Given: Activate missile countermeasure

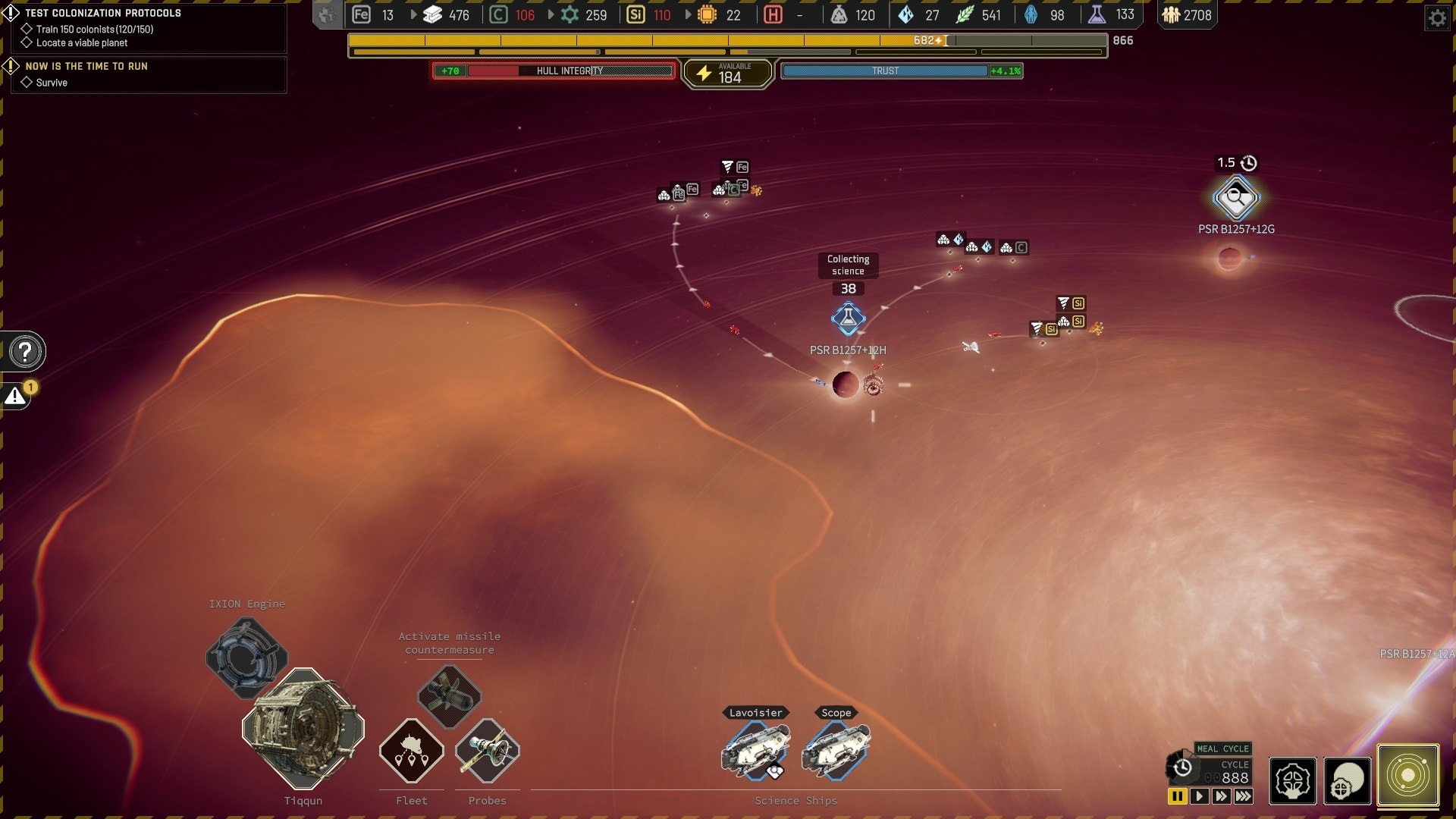Looking at the screenshot, I should 450,696.
